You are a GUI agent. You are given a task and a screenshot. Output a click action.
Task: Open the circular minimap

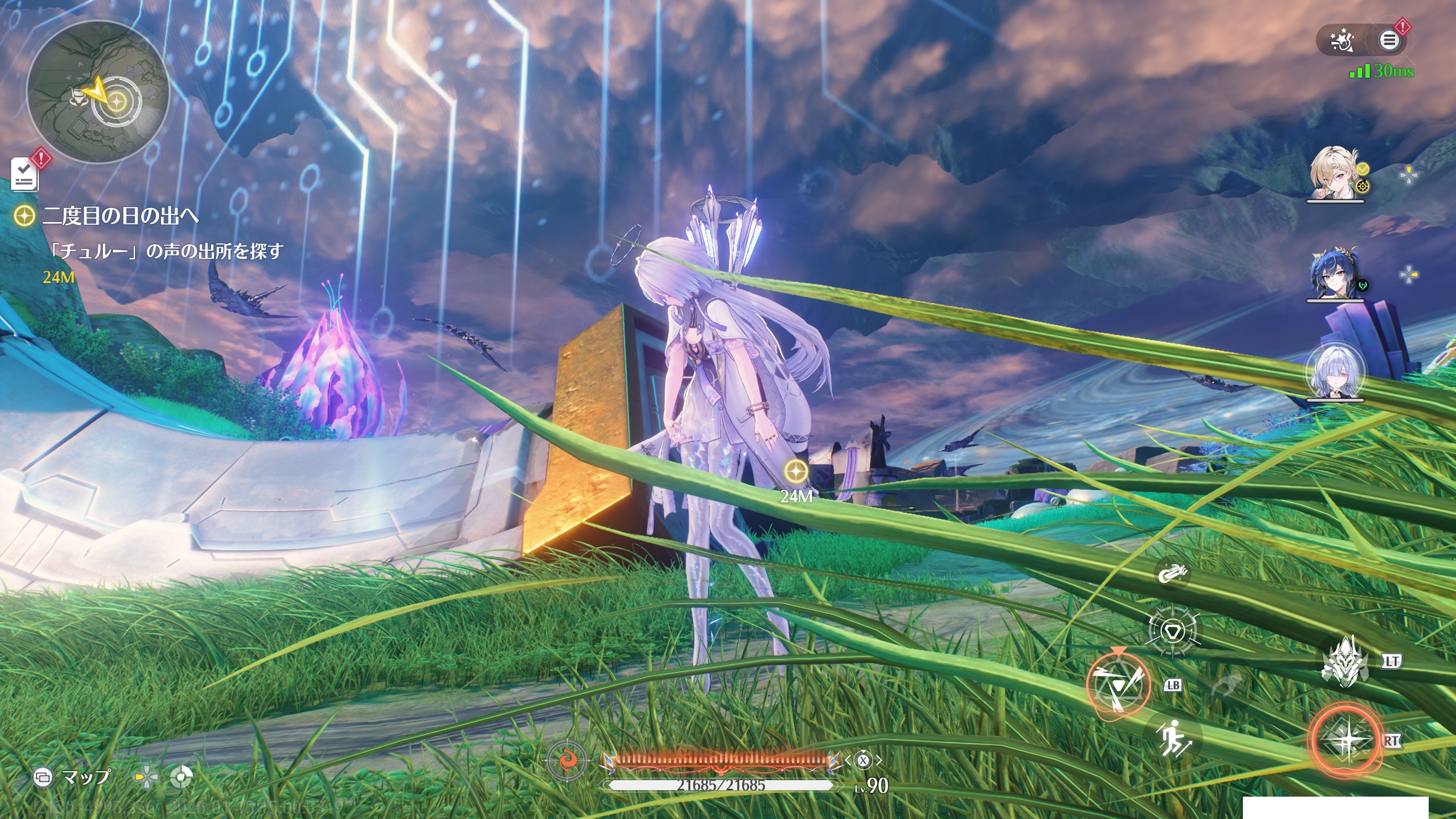pyautogui.click(x=98, y=92)
